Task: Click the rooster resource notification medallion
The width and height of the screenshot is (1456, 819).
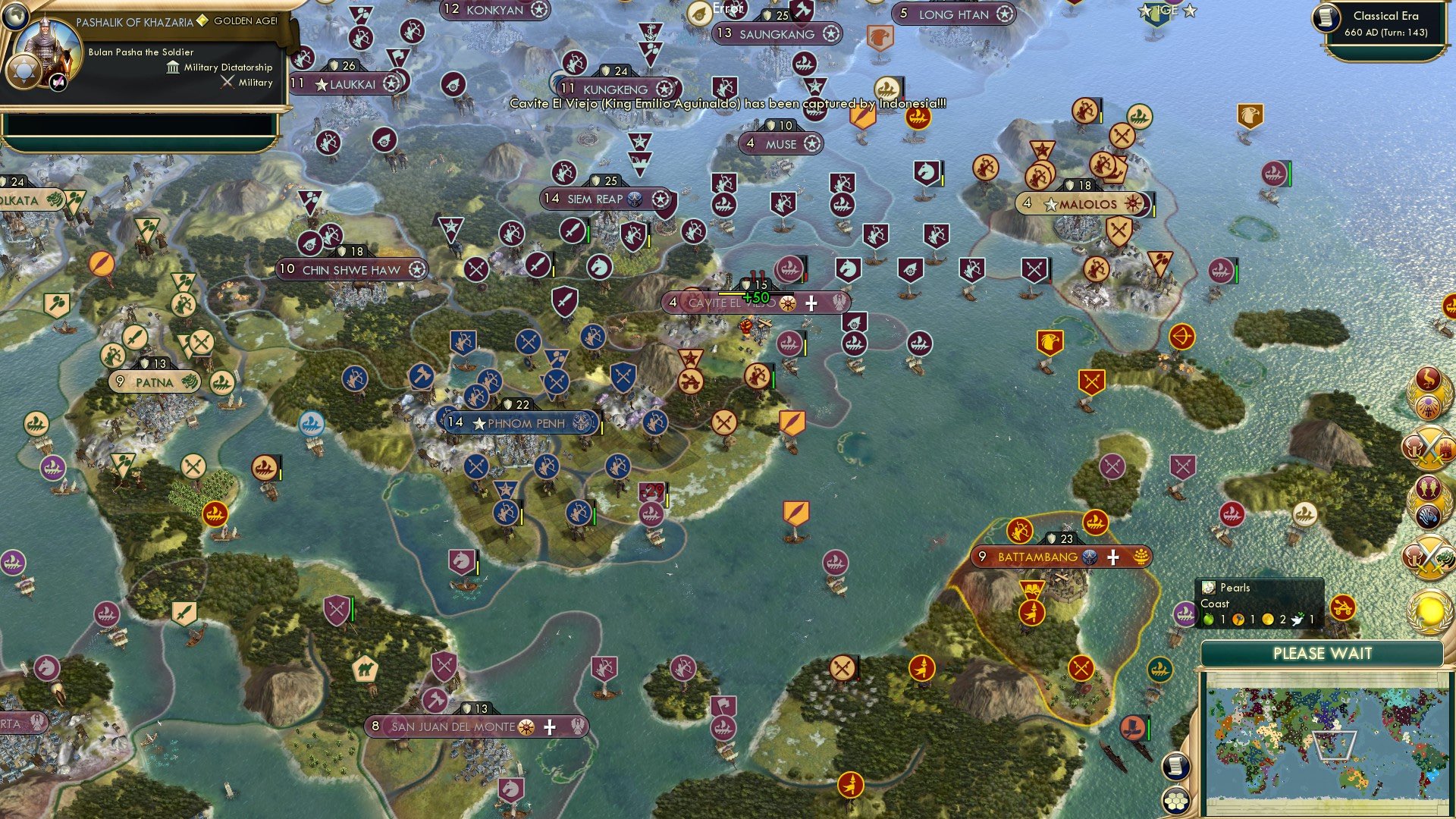Action: (x=1429, y=377)
